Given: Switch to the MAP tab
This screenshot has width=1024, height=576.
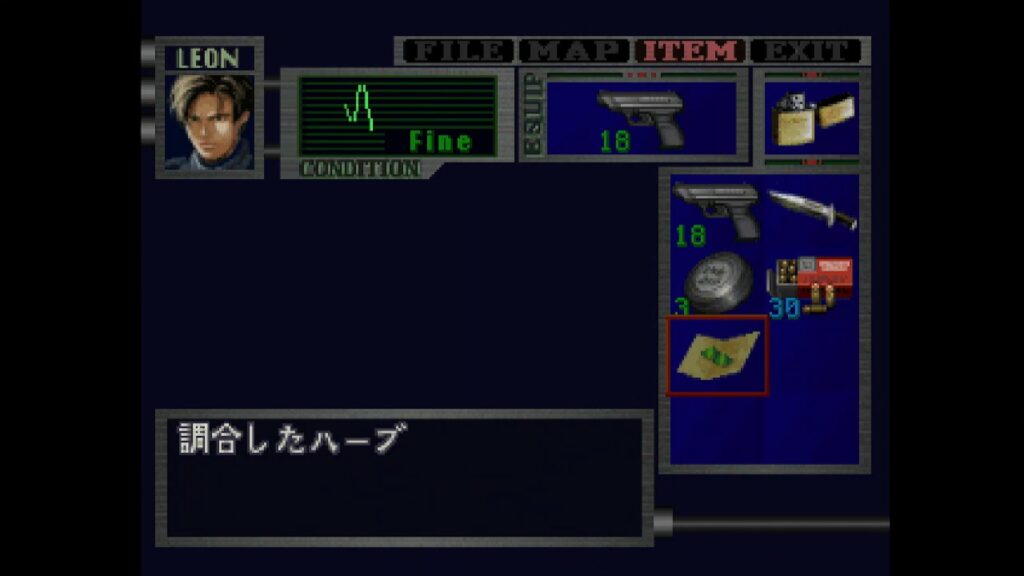Looking at the screenshot, I should click(x=573, y=51).
